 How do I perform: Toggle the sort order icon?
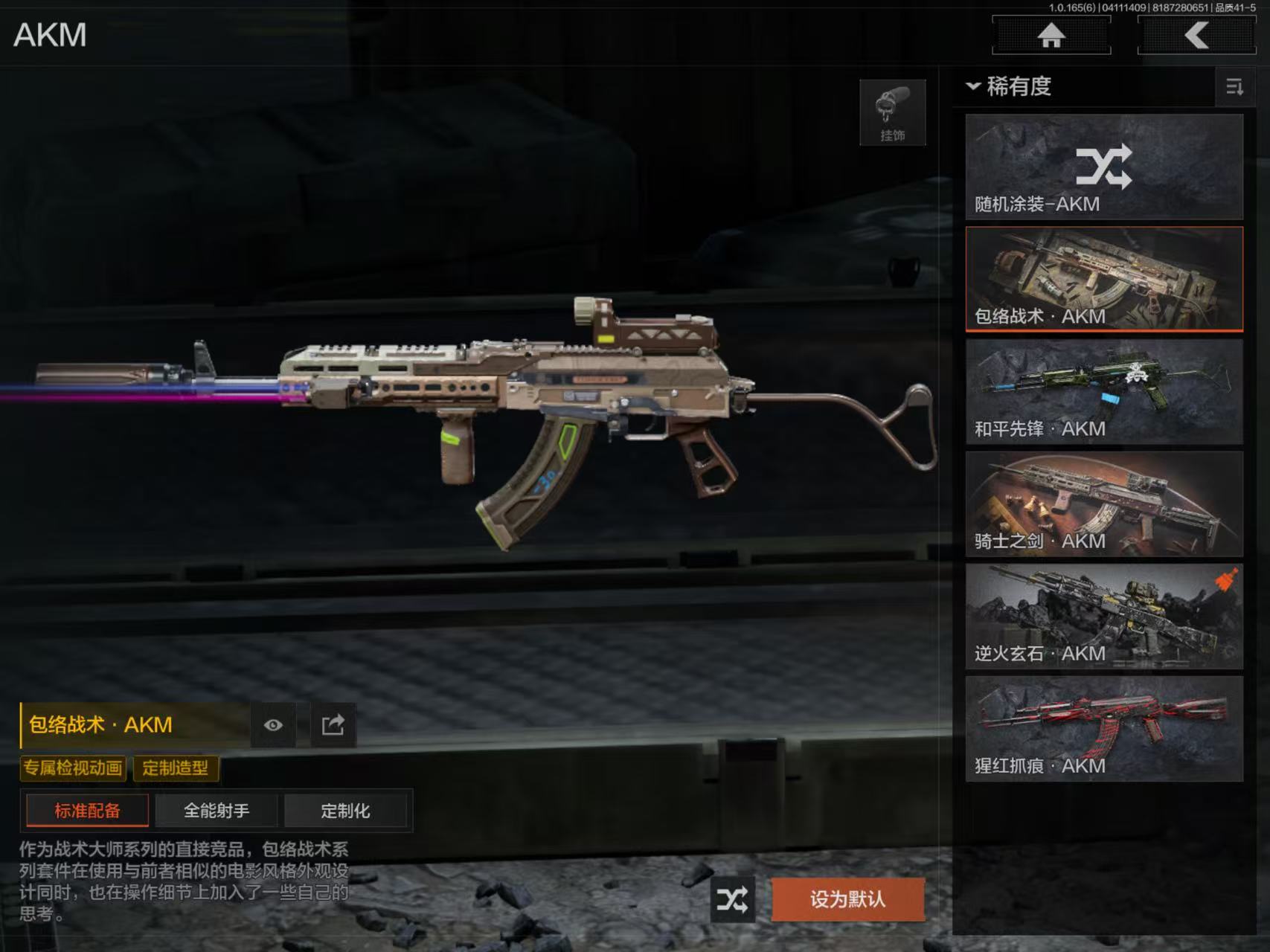click(1234, 87)
